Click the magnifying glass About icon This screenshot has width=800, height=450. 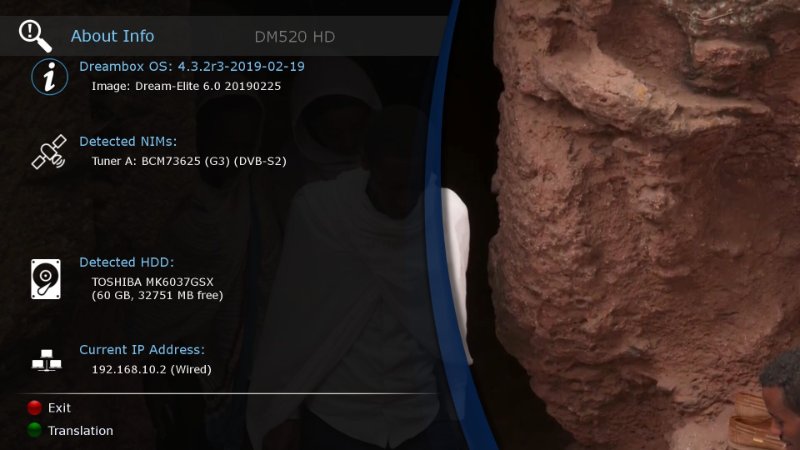(x=35, y=35)
